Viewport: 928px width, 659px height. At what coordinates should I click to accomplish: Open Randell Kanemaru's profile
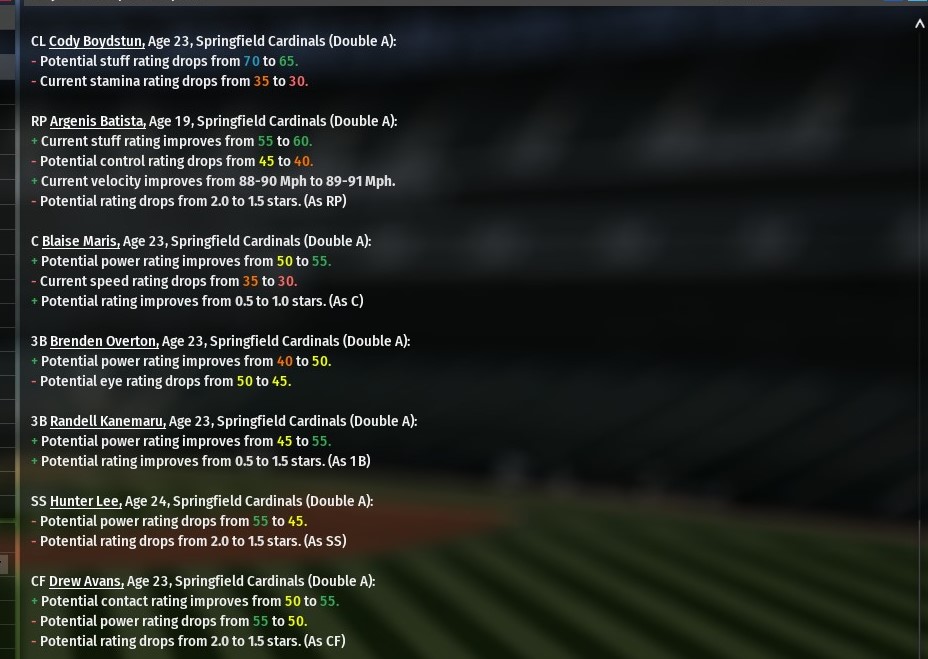point(107,421)
